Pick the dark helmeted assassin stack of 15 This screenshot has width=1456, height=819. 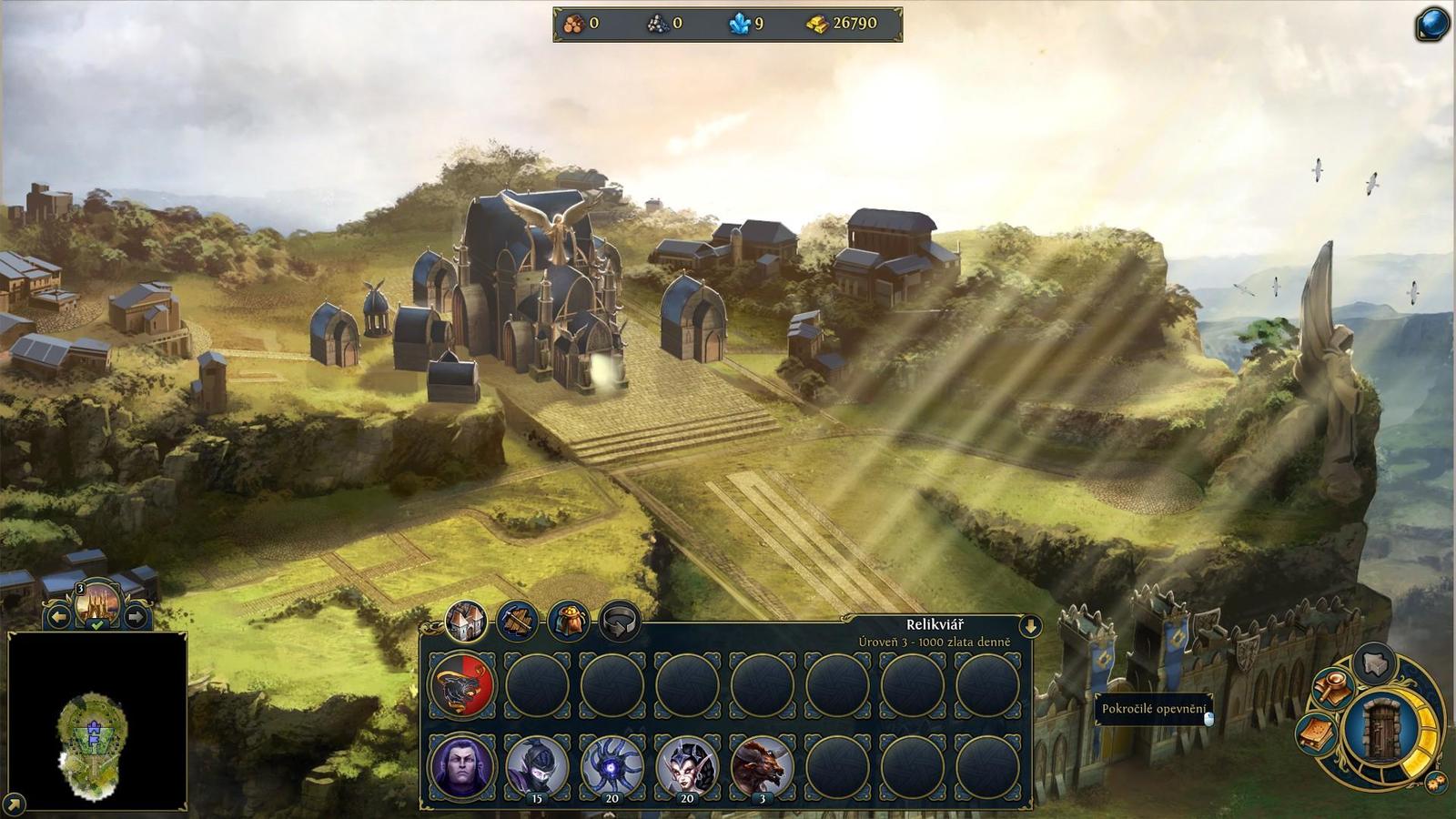(537, 766)
